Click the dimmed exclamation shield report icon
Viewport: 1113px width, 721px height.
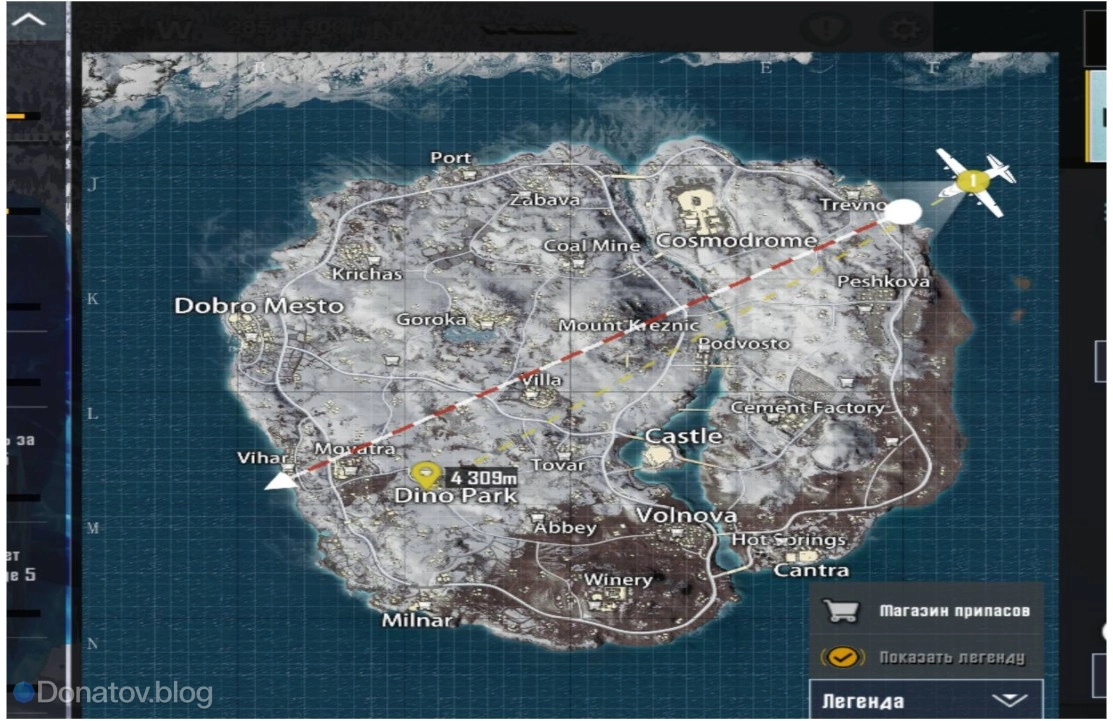click(x=825, y=28)
